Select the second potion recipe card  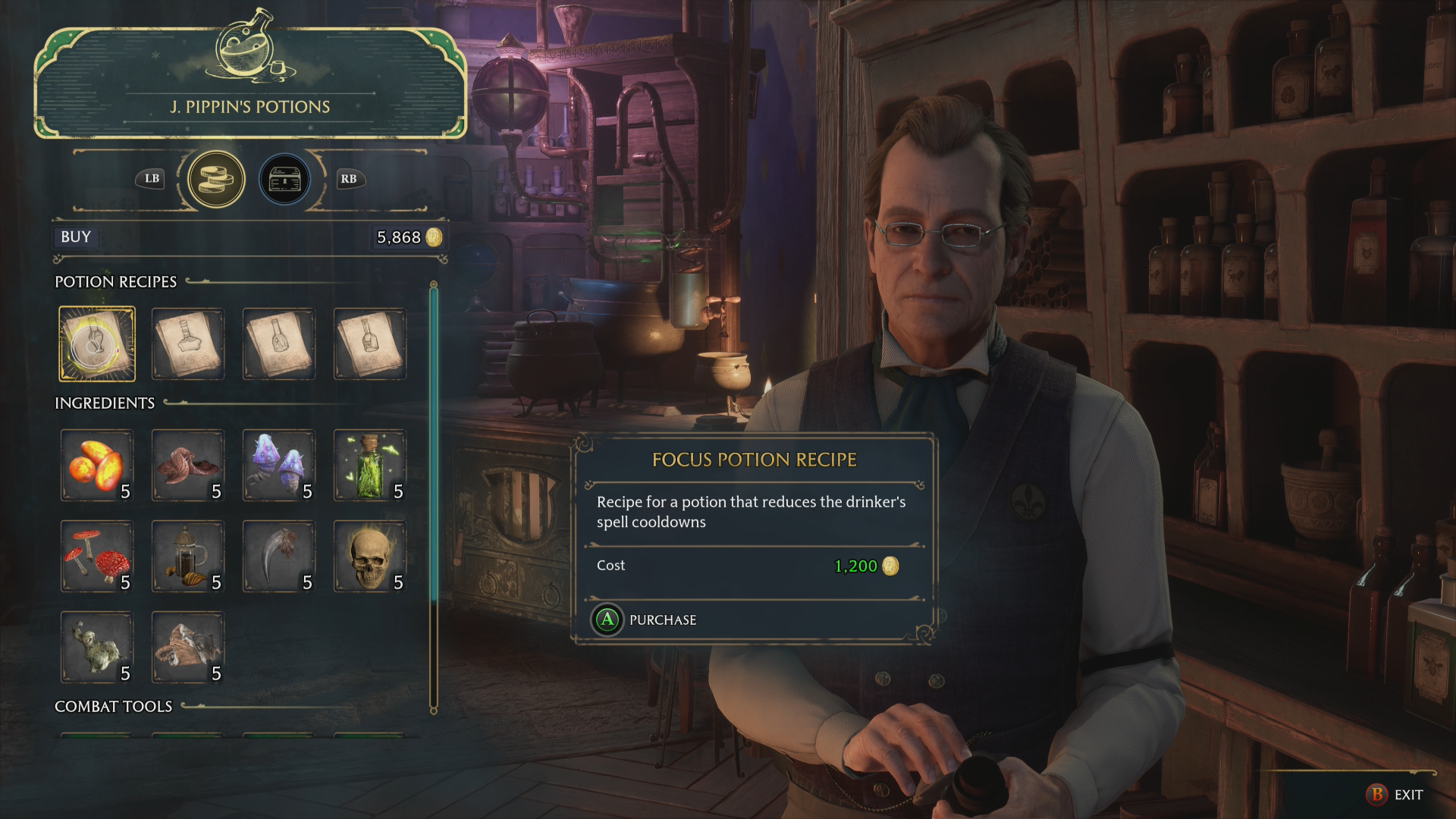[188, 344]
